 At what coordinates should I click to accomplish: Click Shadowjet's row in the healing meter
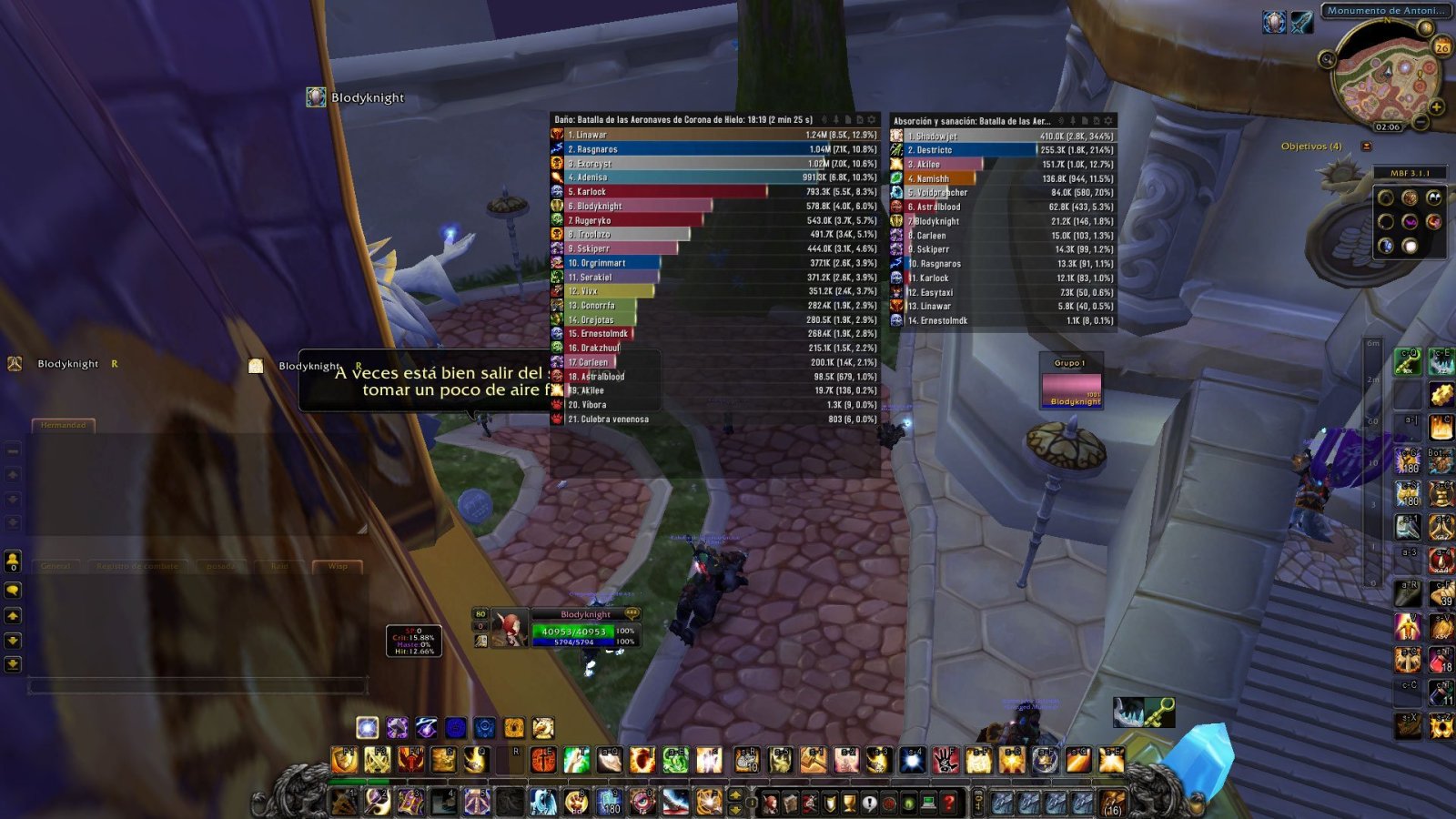click(x=1003, y=136)
